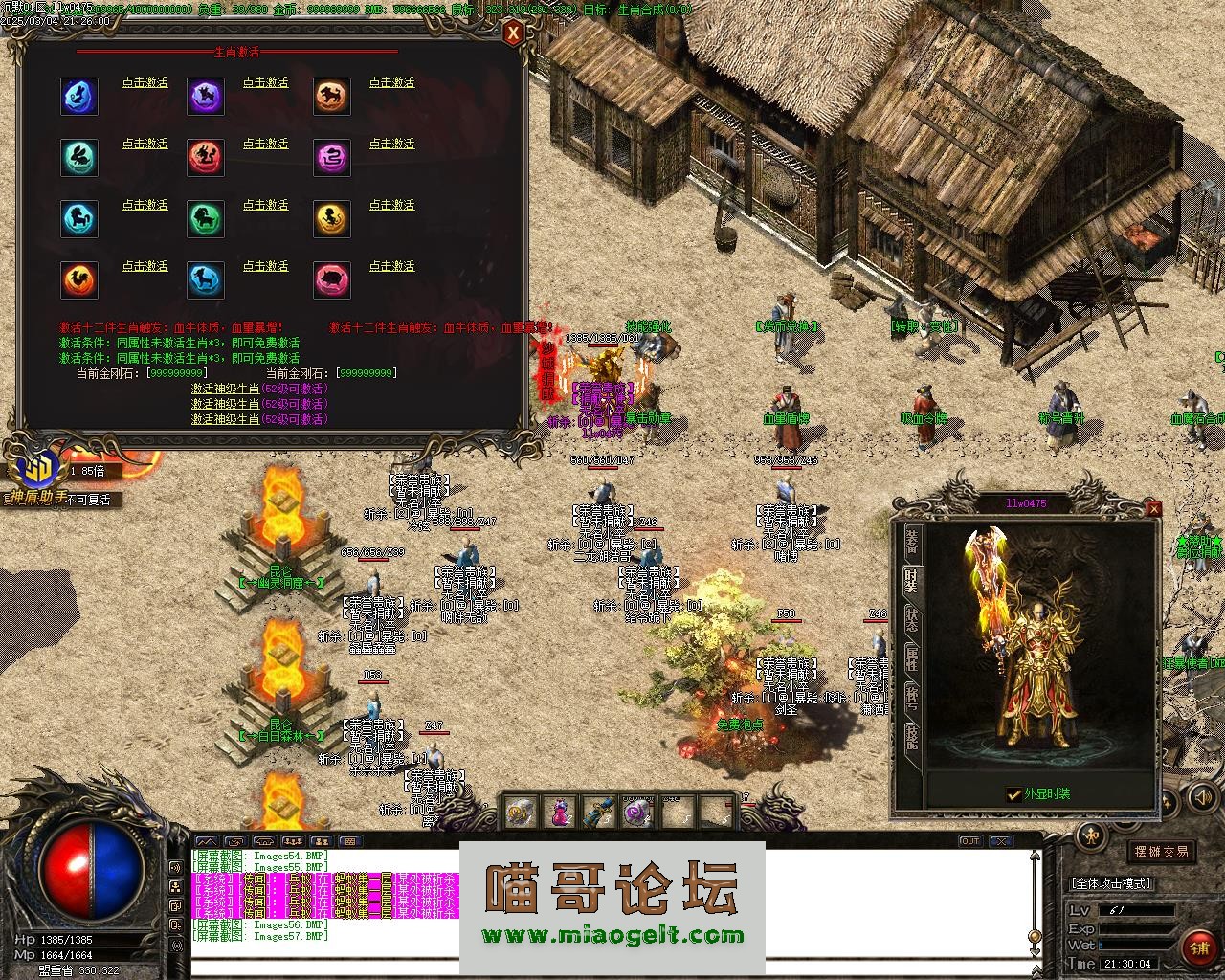
Task: Open the 摆摊交易 stall trading button
Action: [1162, 852]
